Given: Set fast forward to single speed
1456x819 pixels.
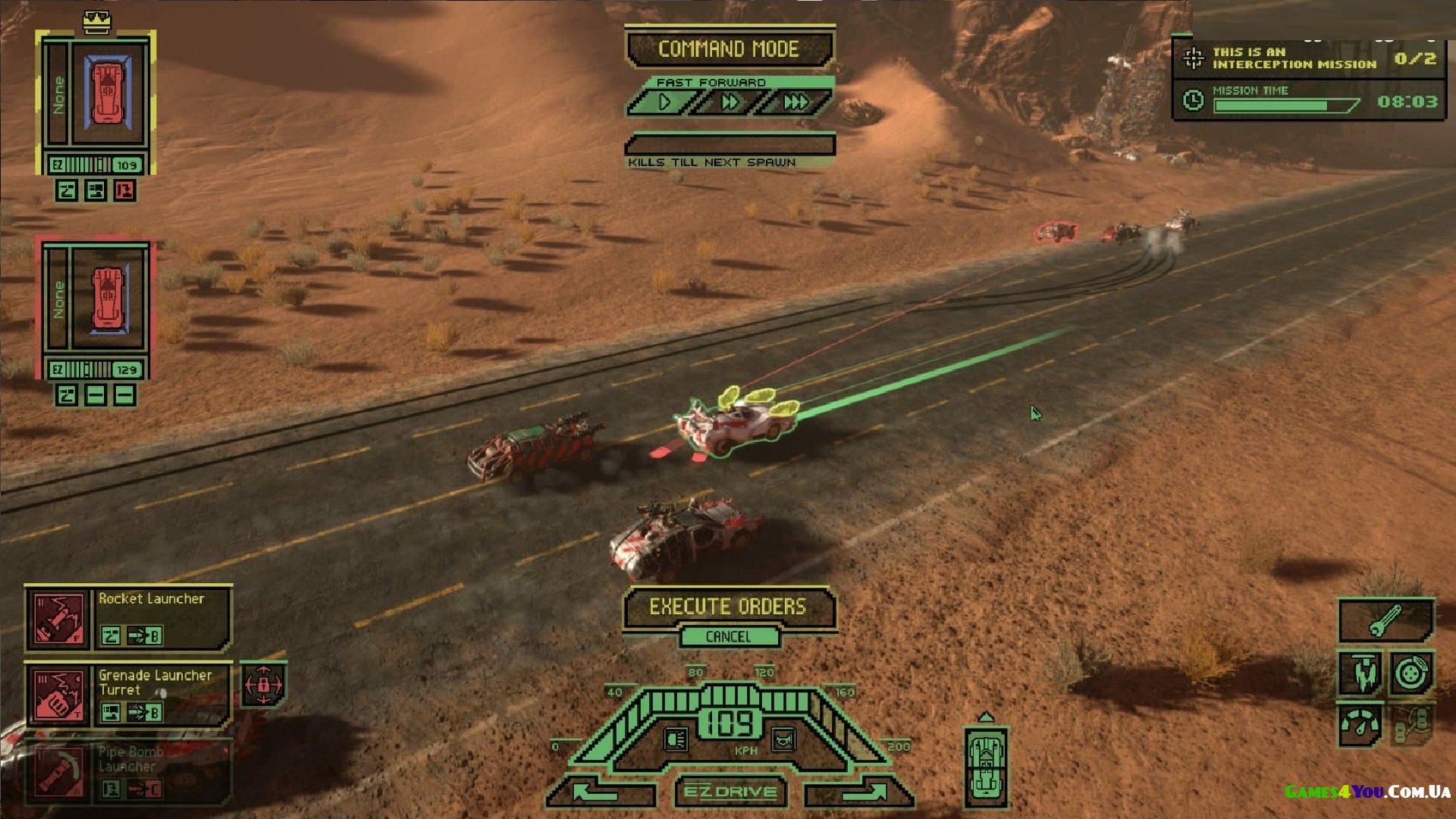Looking at the screenshot, I should click(x=664, y=102).
